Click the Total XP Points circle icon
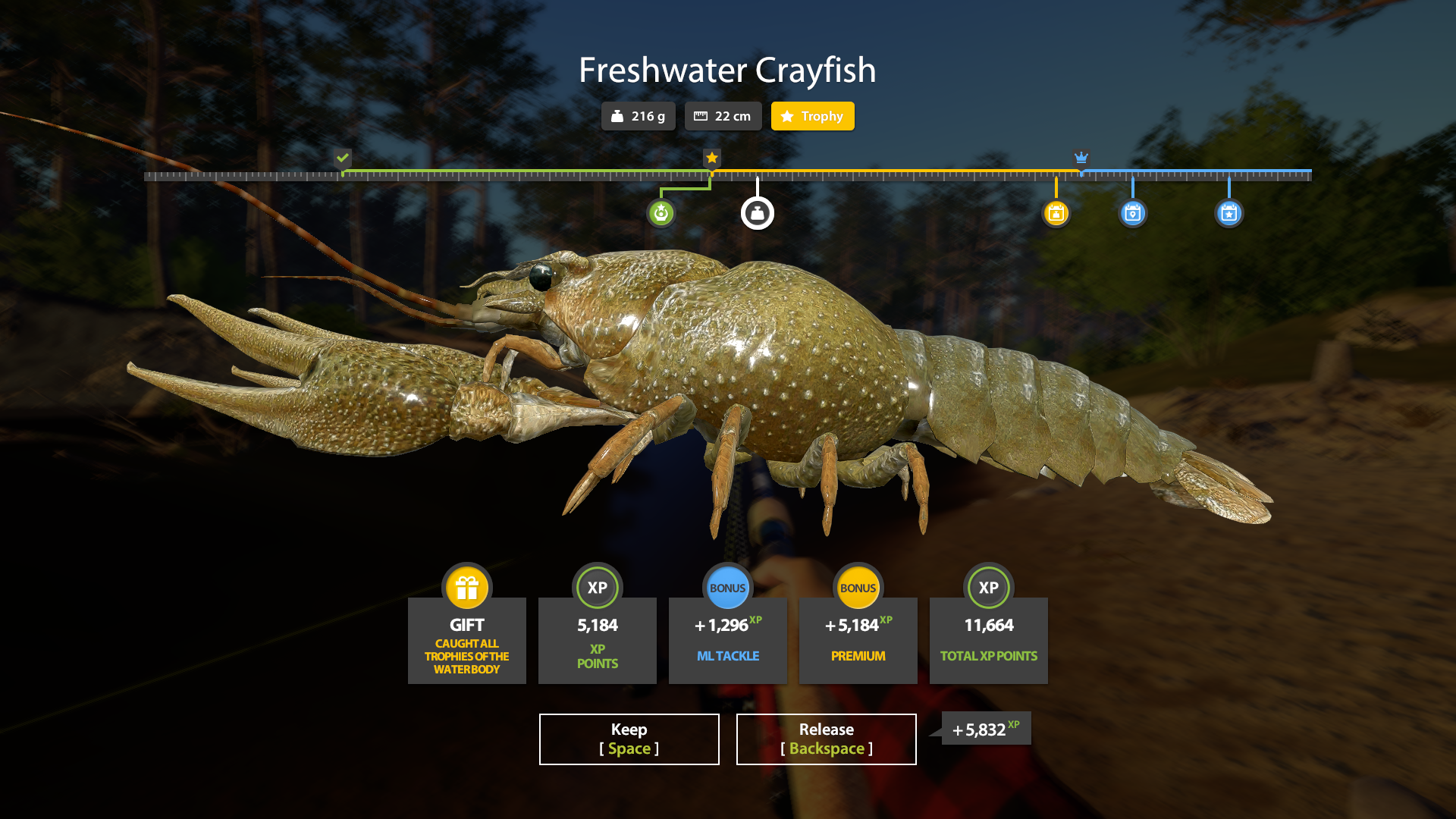Viewport: 1456px width, 819px height. pyautogui.click(x=988, y=587)
